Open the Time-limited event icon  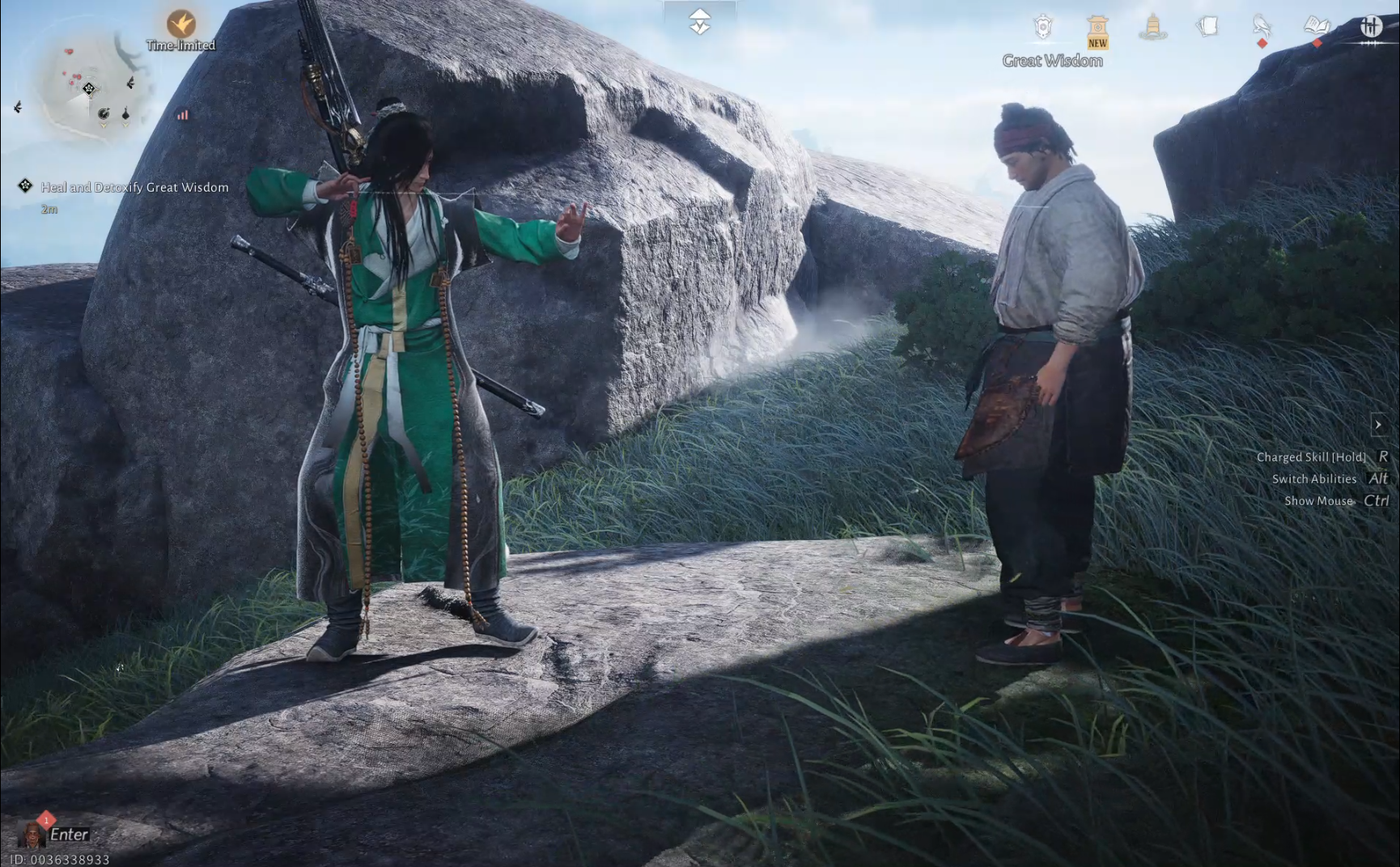click(x=181, y=24)
